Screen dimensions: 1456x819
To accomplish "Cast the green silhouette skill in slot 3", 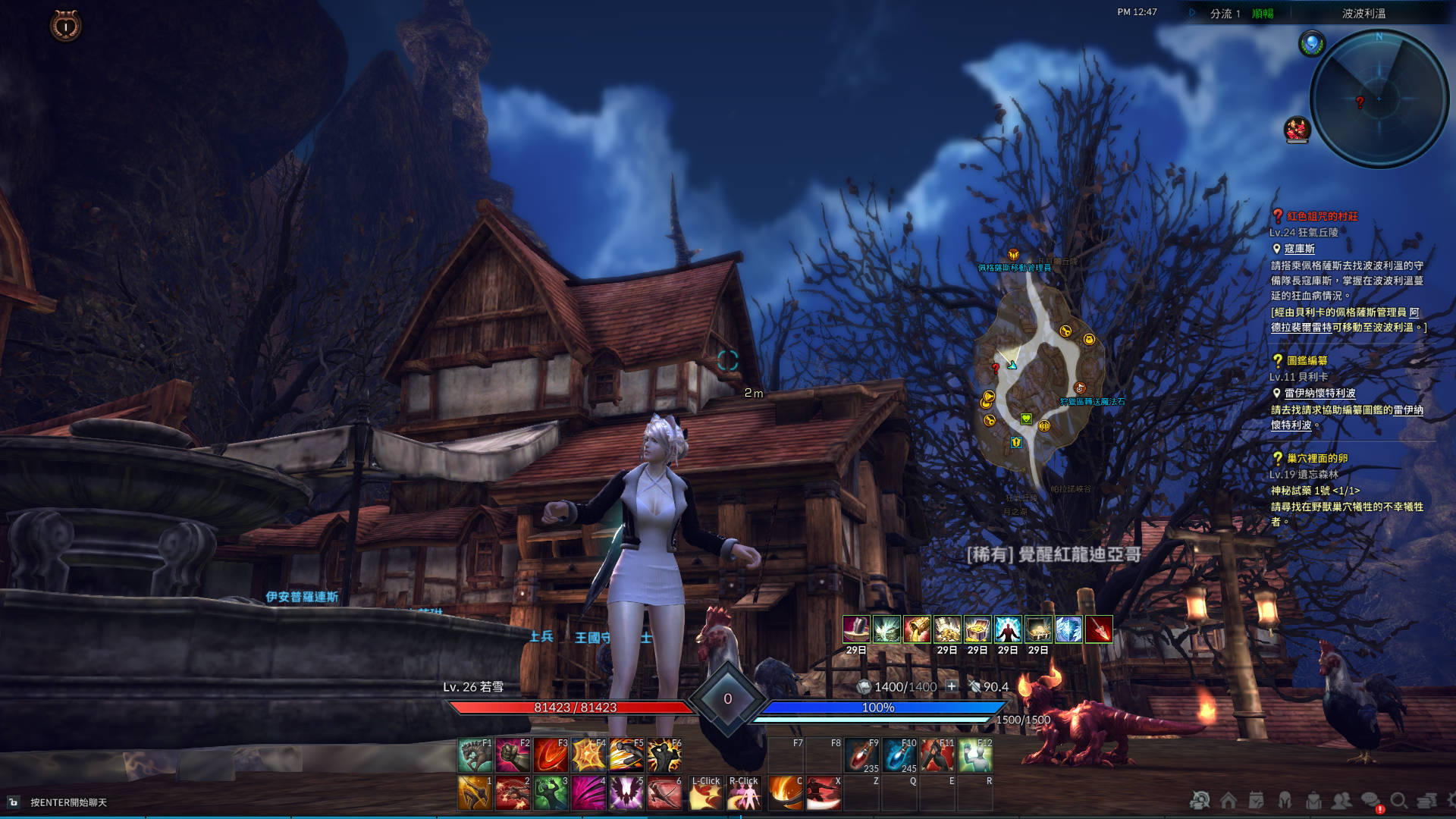I will coord(551,793).
